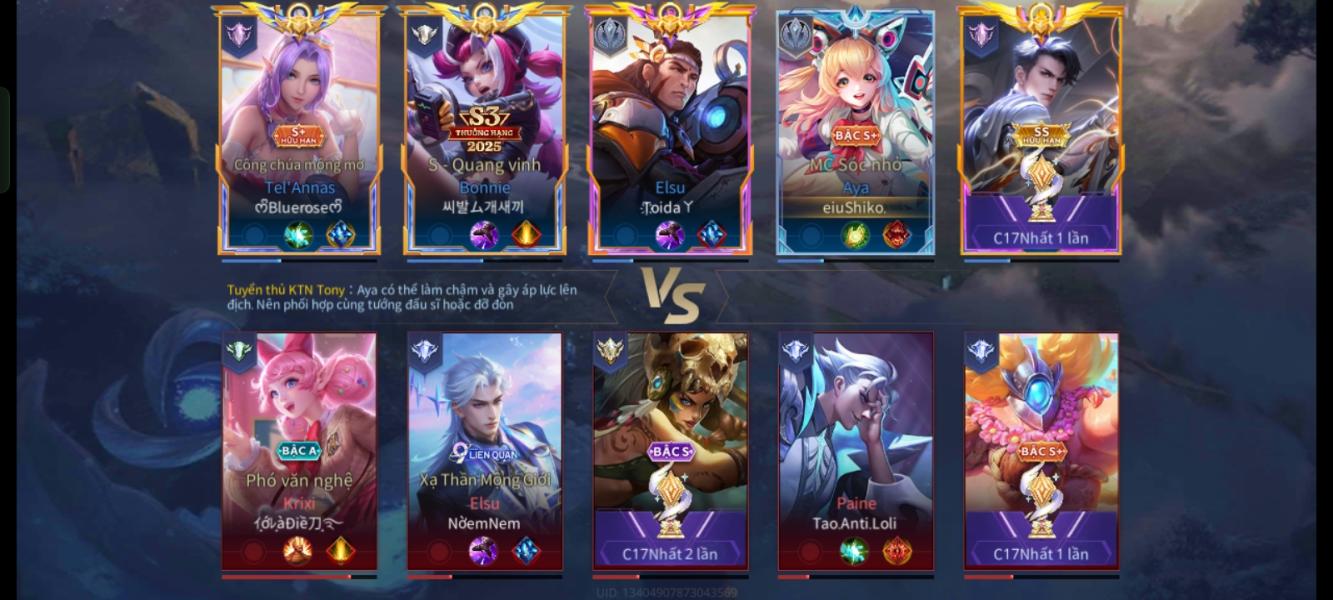Screen dimensions: 1333x600
Task: Tap the Bonnie S3 Quang vinh card
Action: 484,130
